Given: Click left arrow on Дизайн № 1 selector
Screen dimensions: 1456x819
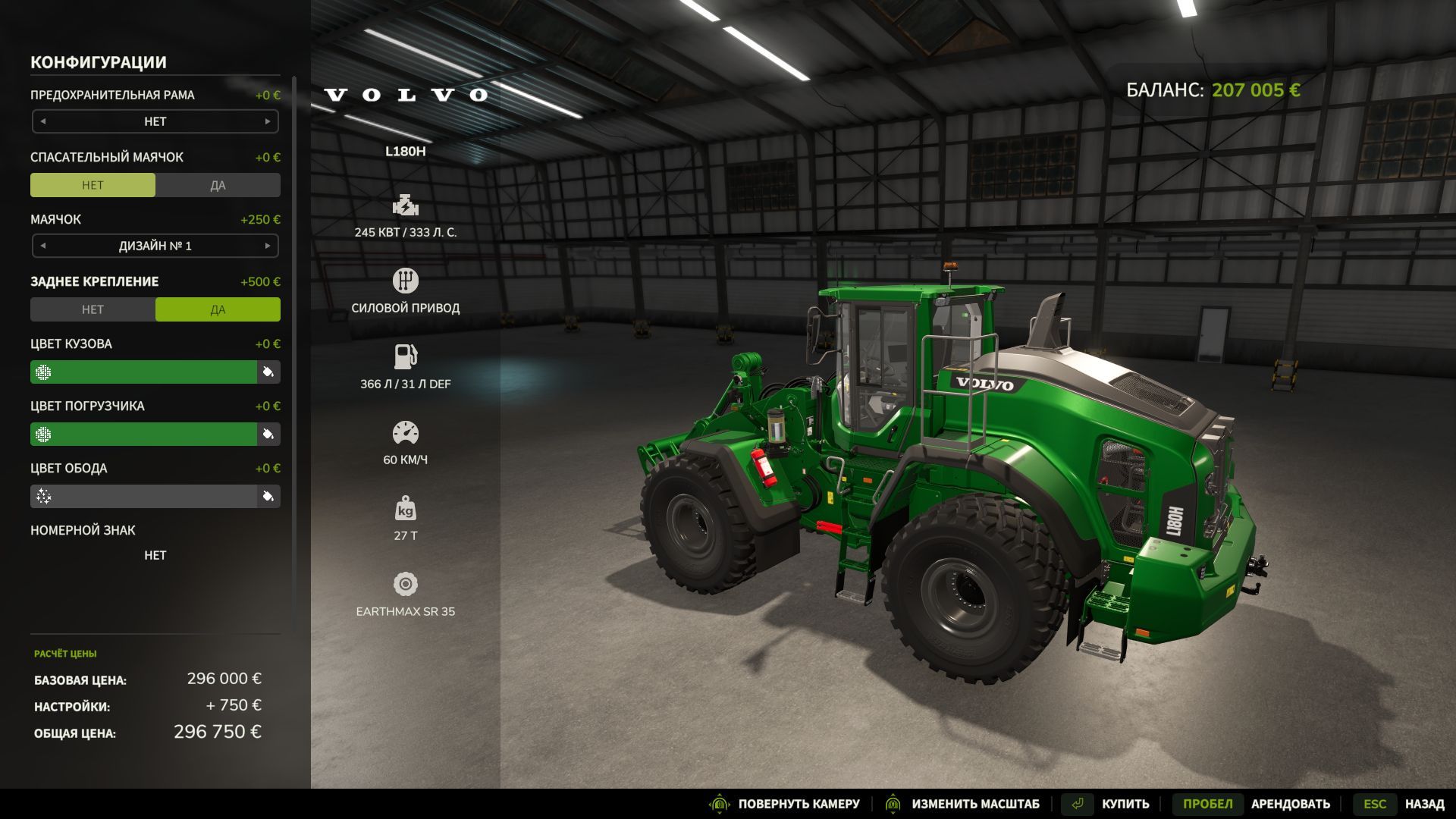Looking at the screenshot, I should tap(44, 246).
